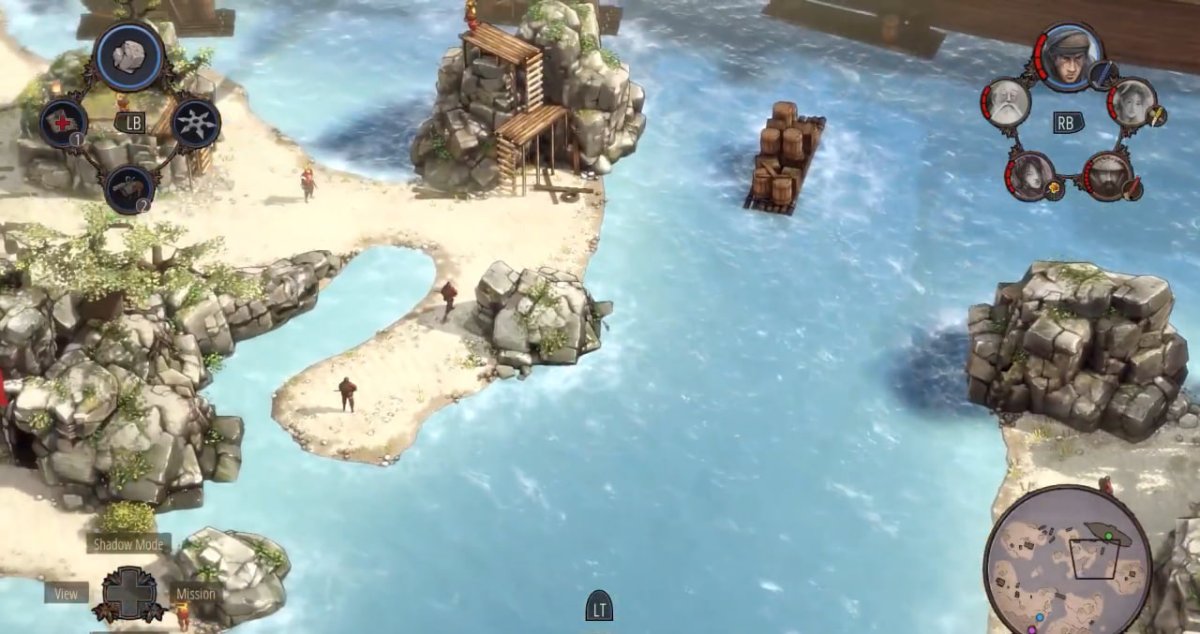This screenshot has height=634, width=1200.
Task: Switch to the woman with hairpin portrait
Action: click(x=1132, y=101)
